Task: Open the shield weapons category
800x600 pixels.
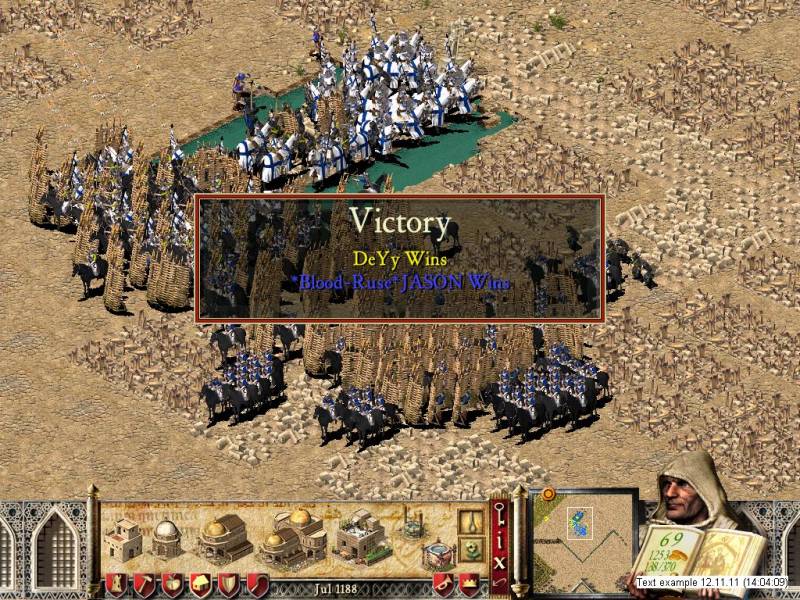Action: coord(229,584)
